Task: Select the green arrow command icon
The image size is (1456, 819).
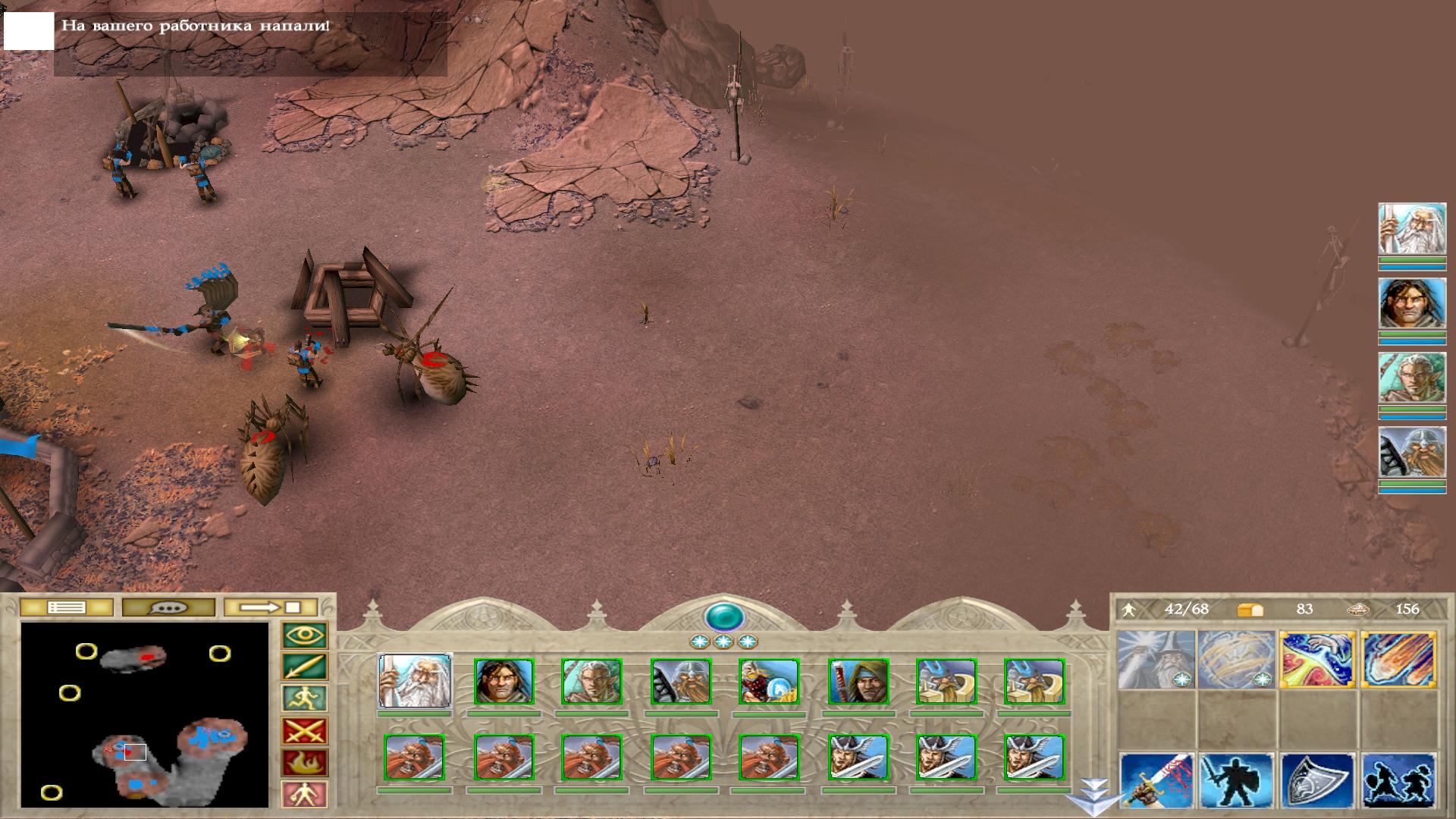Action: point(304,667)
